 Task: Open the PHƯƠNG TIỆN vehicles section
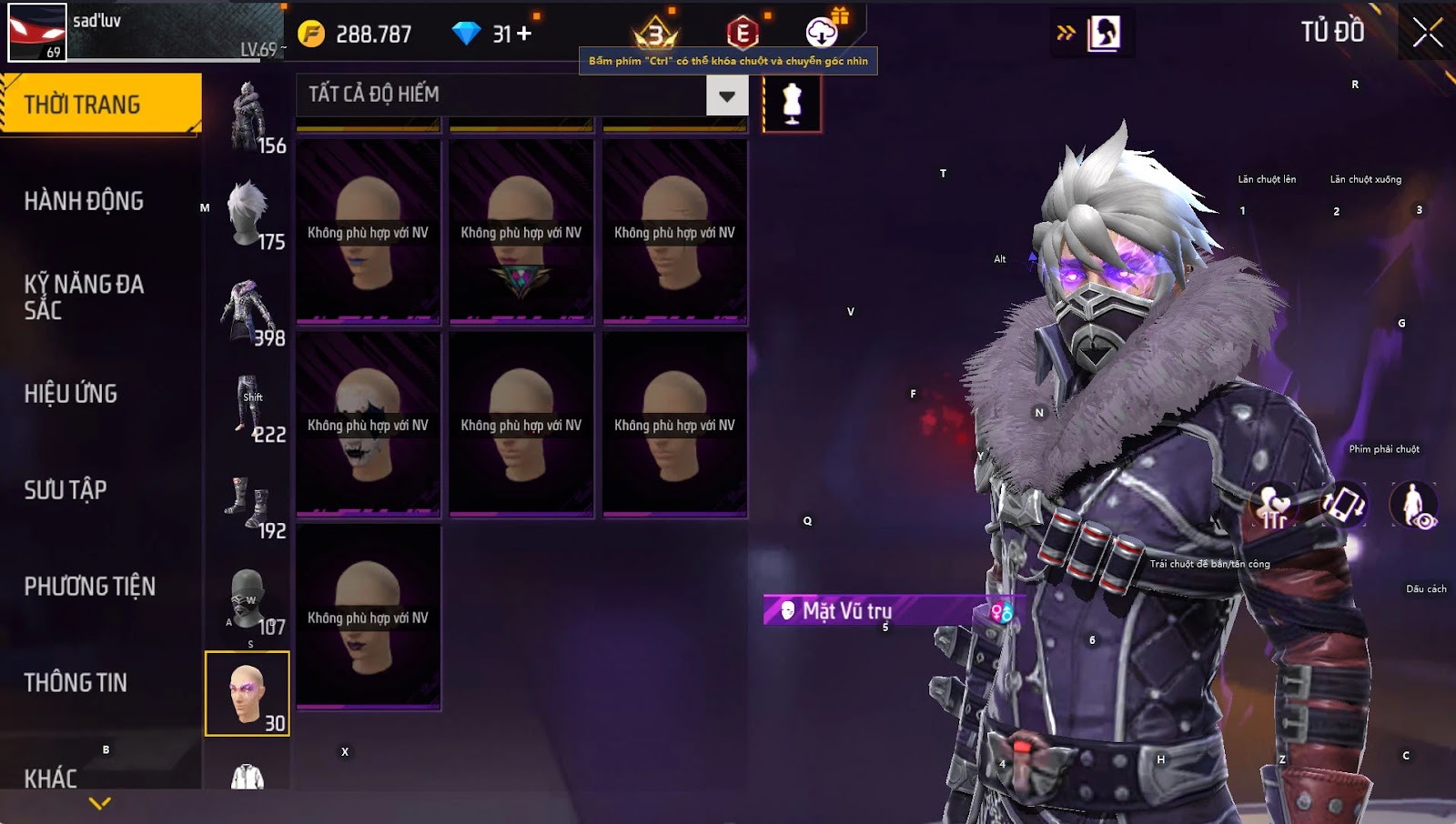pyautogui.click(x=89, y=587)
